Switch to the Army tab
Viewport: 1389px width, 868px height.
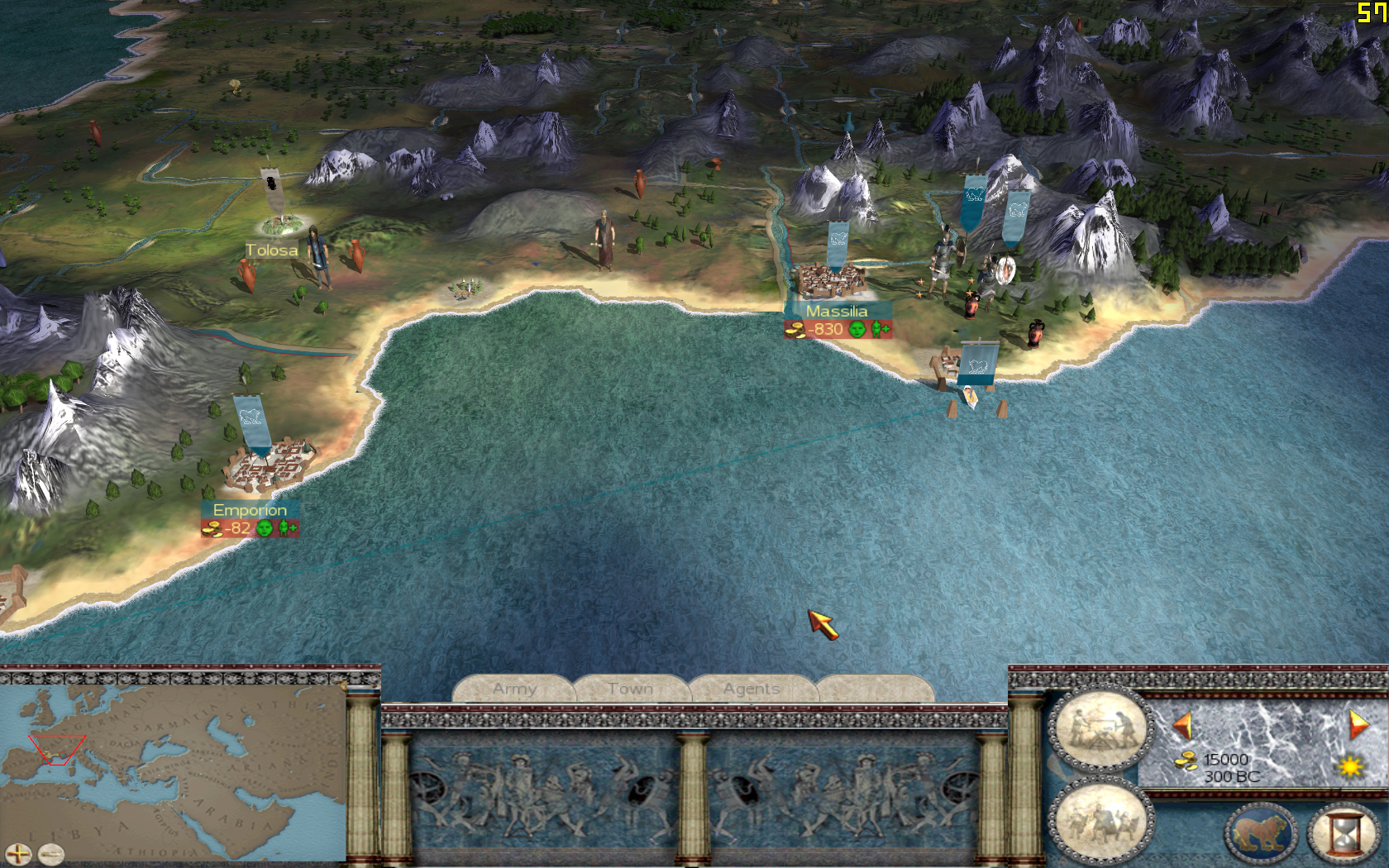514,689
